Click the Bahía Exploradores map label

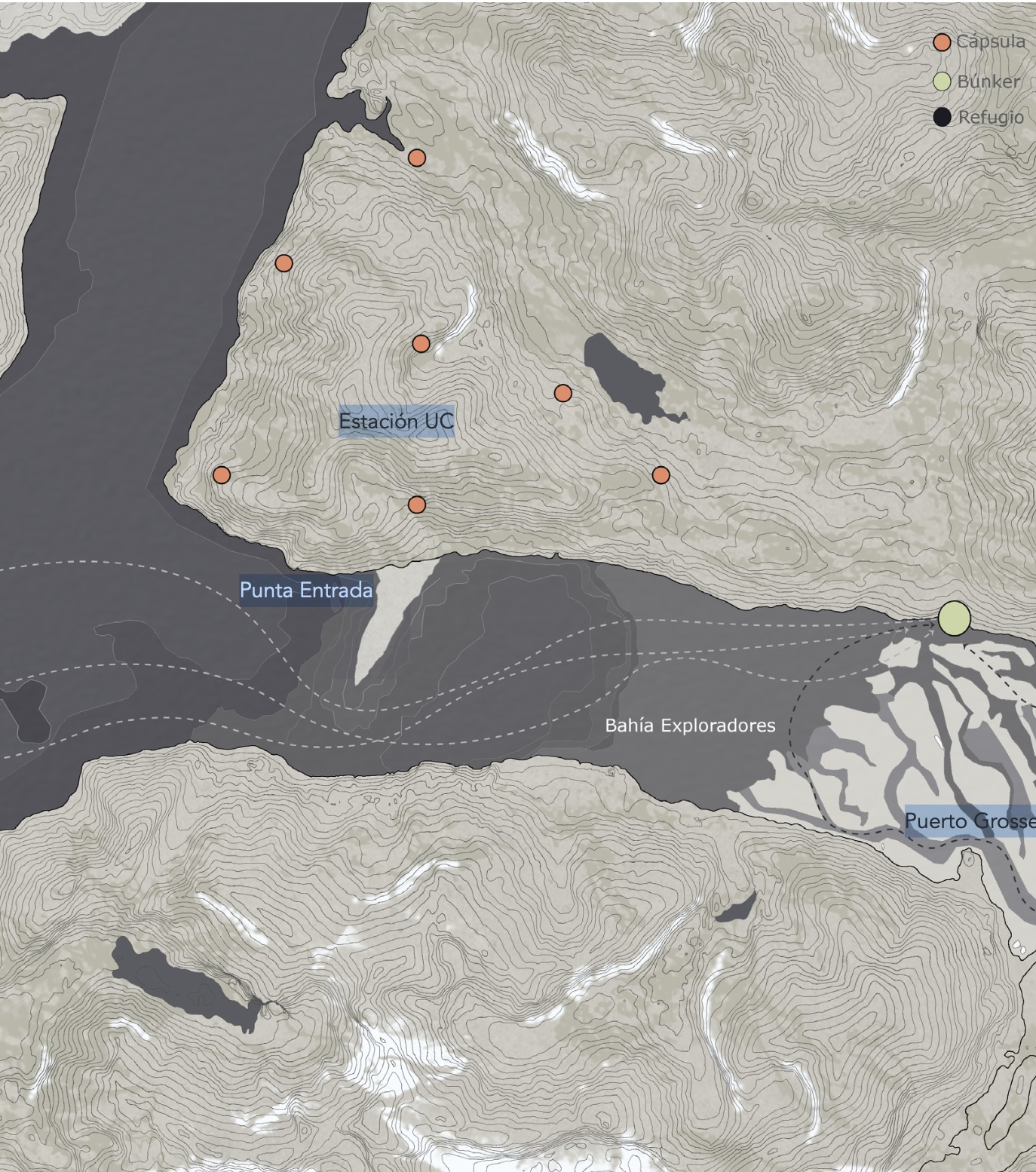pos(690,726)
